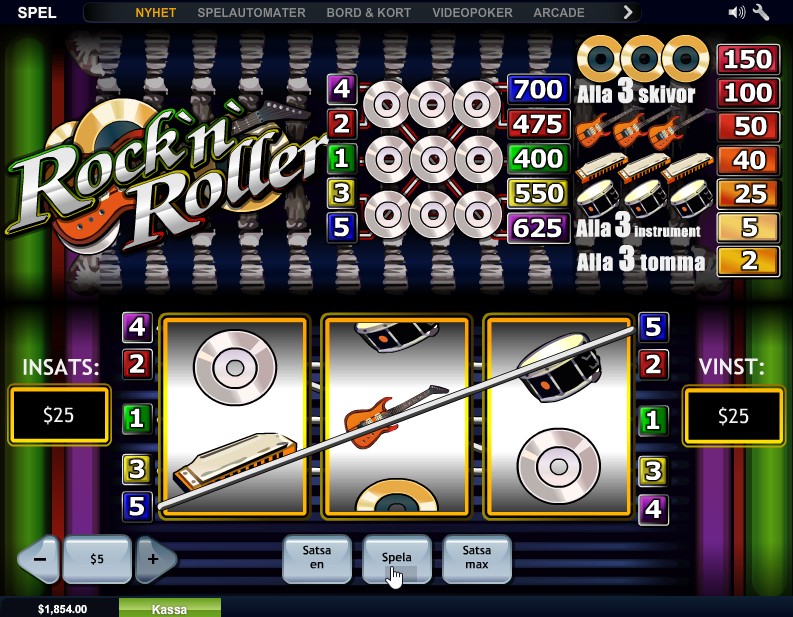Show more game categories with the arrow

click(x=628, y=13)
